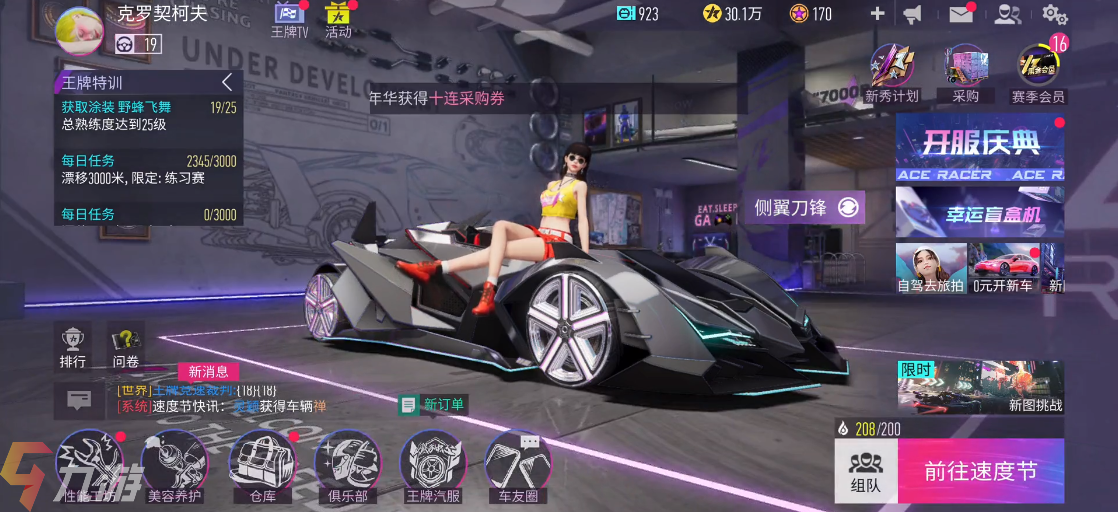Image resolution: width=1118 pixels, height=512 pixels.
Task: Open the 仓库 garage storage
Action: point(261,465)
